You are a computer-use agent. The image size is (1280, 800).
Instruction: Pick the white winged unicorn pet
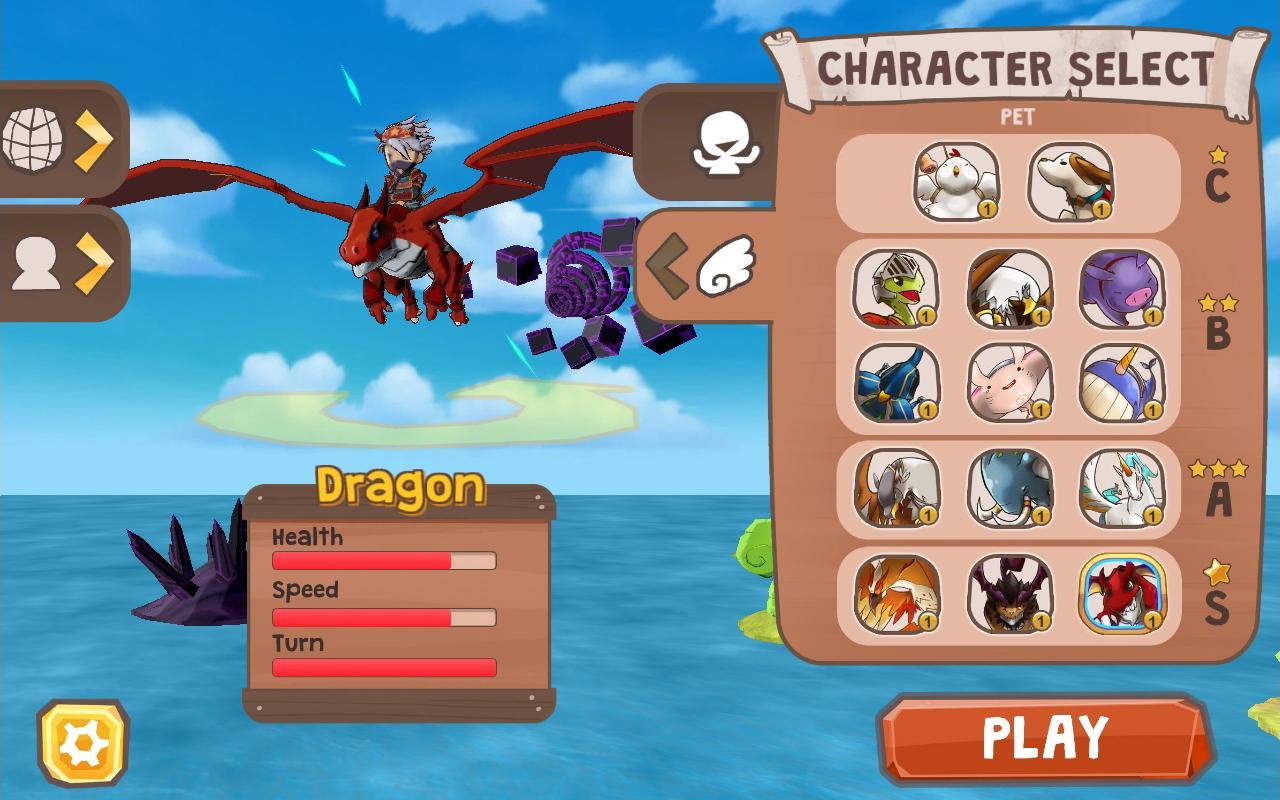pos(1122,488)
